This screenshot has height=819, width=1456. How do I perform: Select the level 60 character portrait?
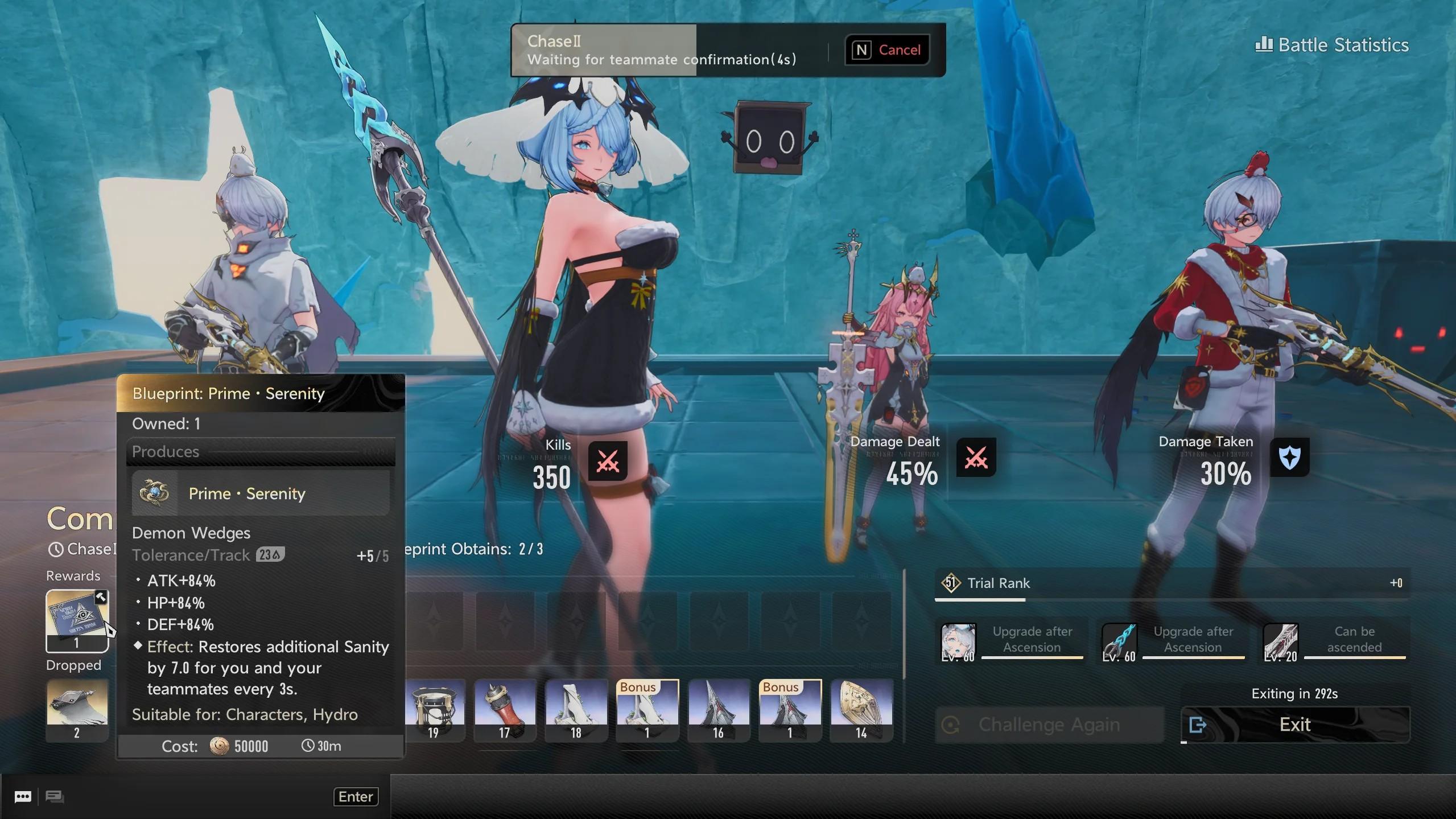click(958, 642)
